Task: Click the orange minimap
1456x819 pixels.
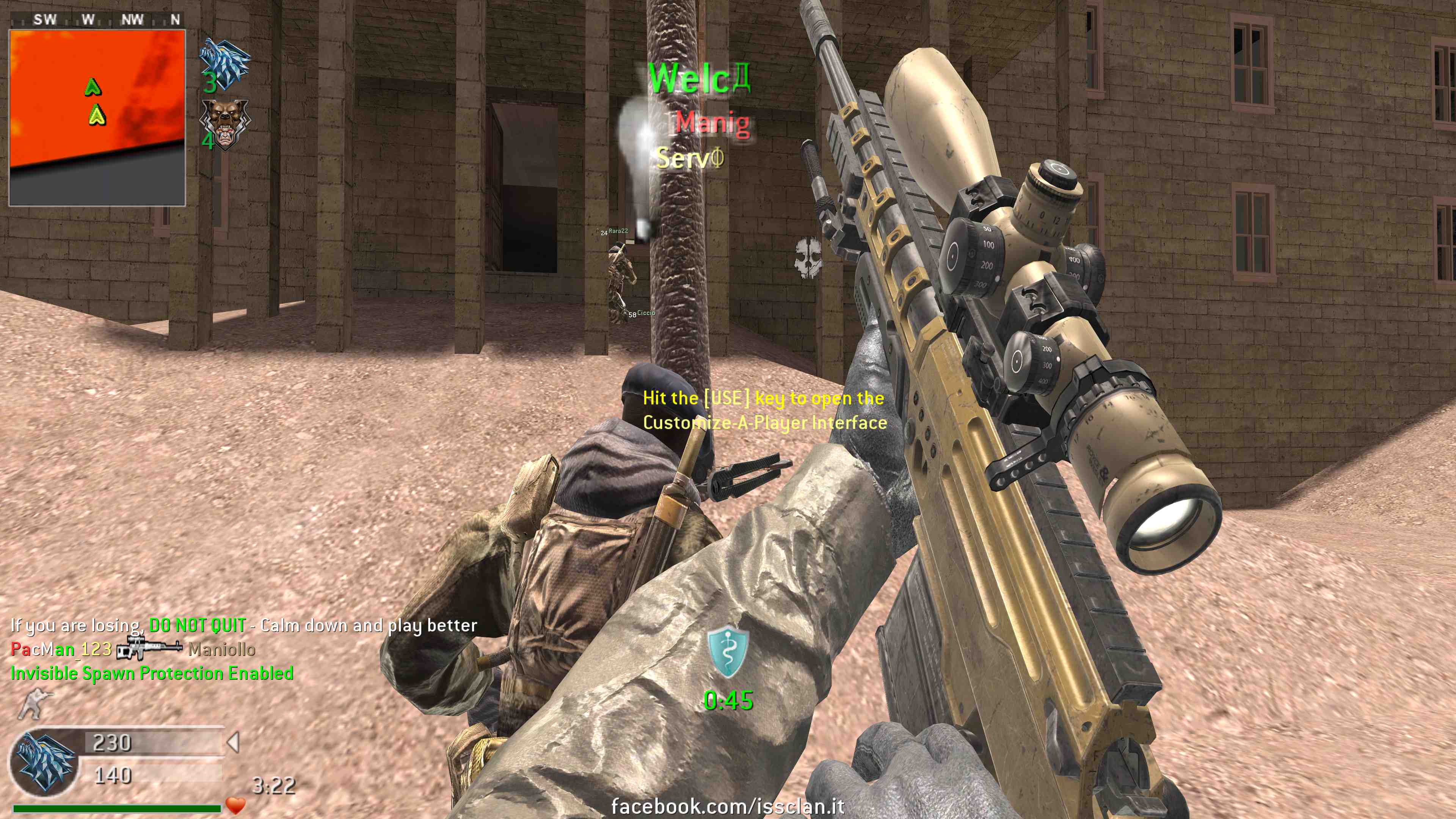Action: 97,118
